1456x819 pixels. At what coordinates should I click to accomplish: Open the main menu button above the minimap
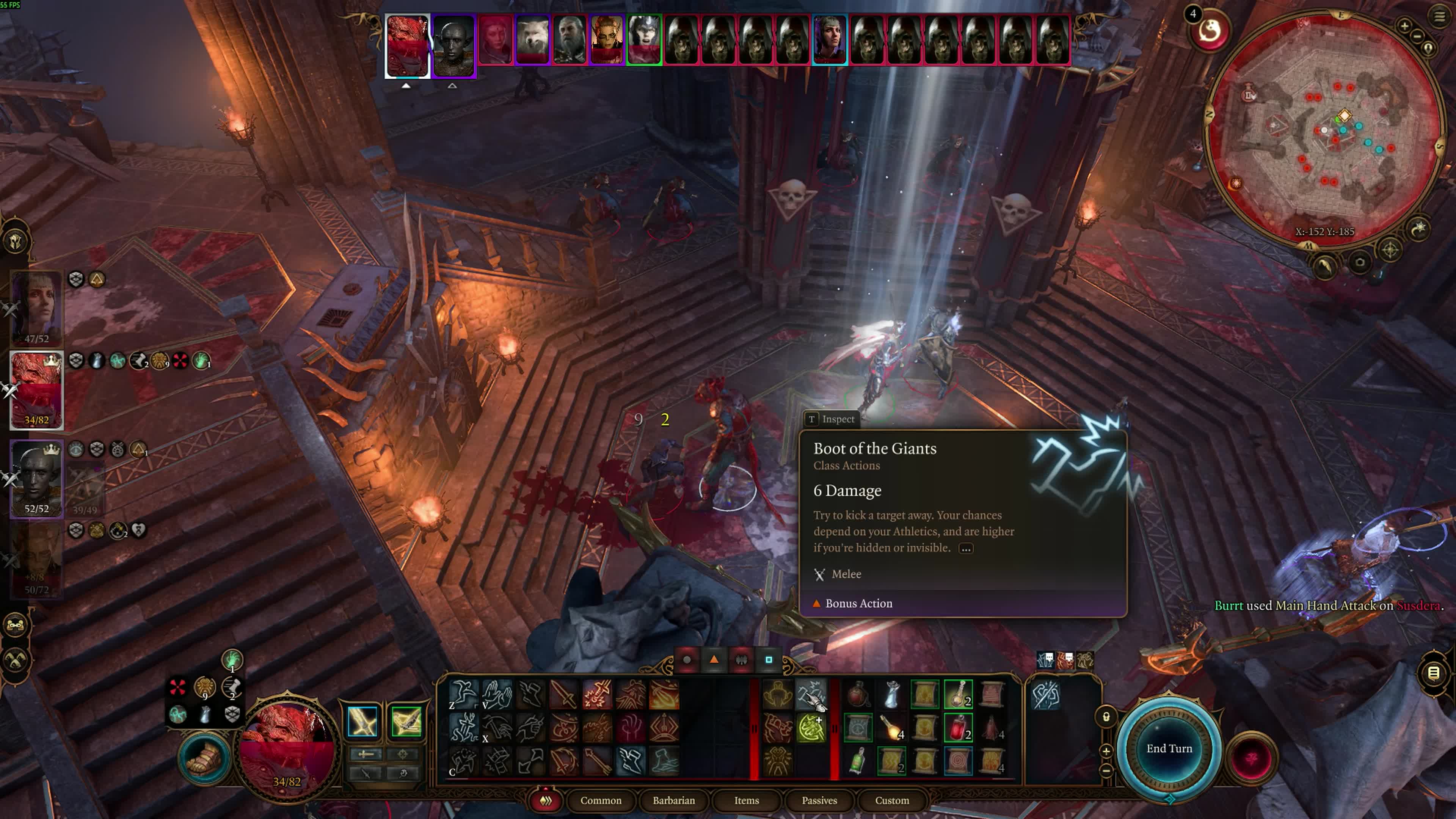point(1439,16)
